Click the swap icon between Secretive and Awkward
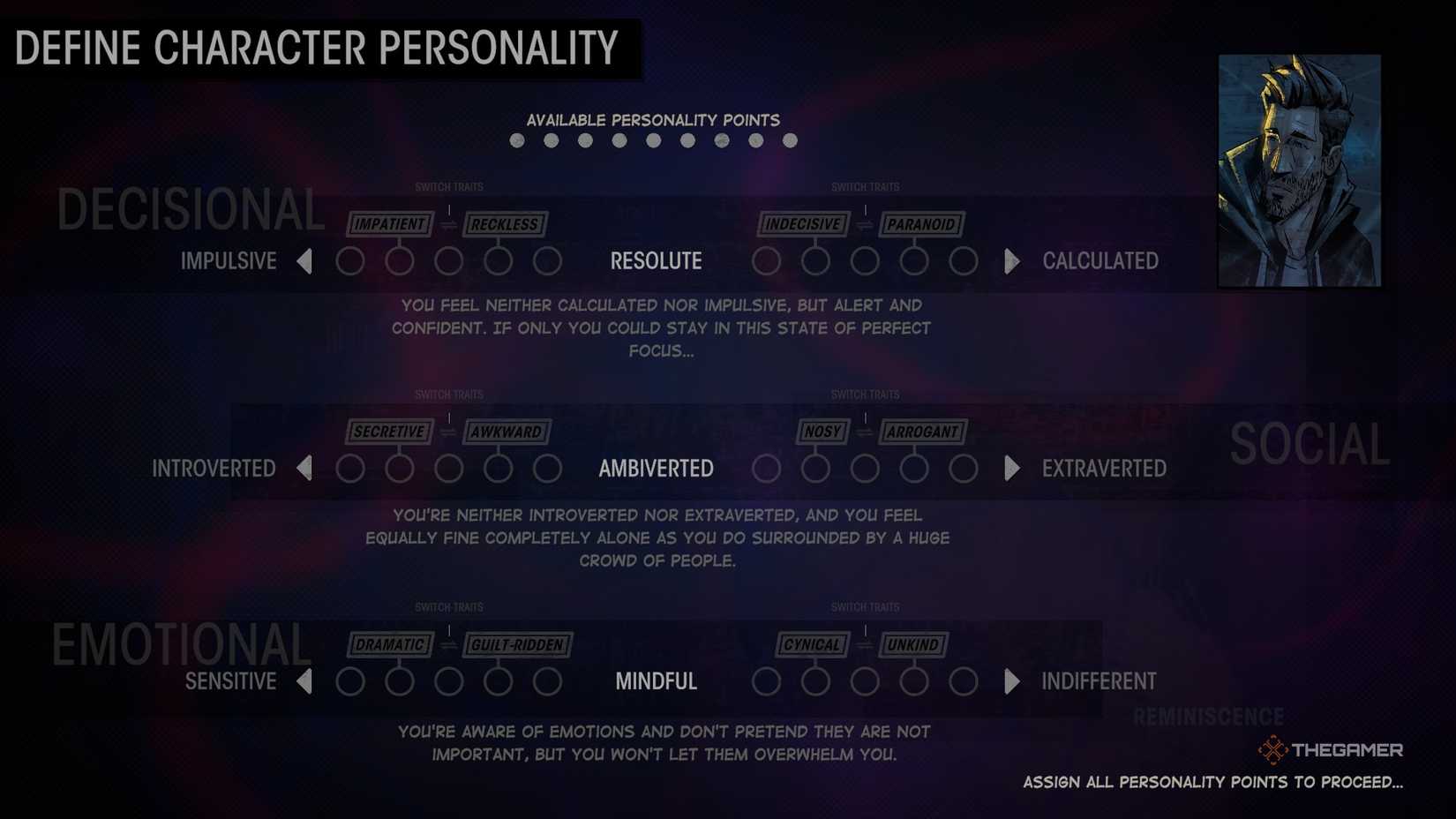The image size is (1456, 819). pyautogui.click(x=448, y=432)
